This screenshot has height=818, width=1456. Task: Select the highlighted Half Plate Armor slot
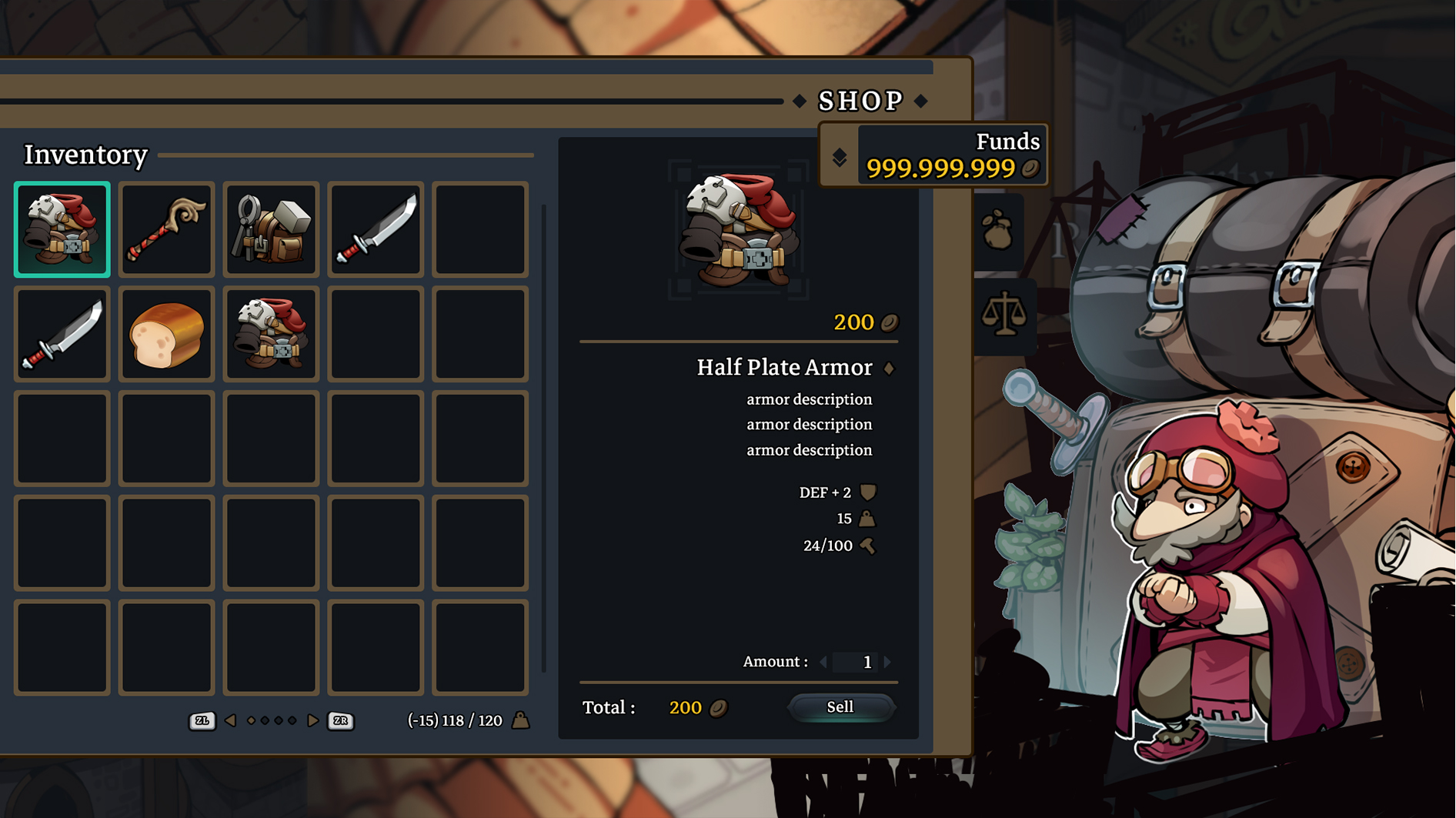coord(62,229)
